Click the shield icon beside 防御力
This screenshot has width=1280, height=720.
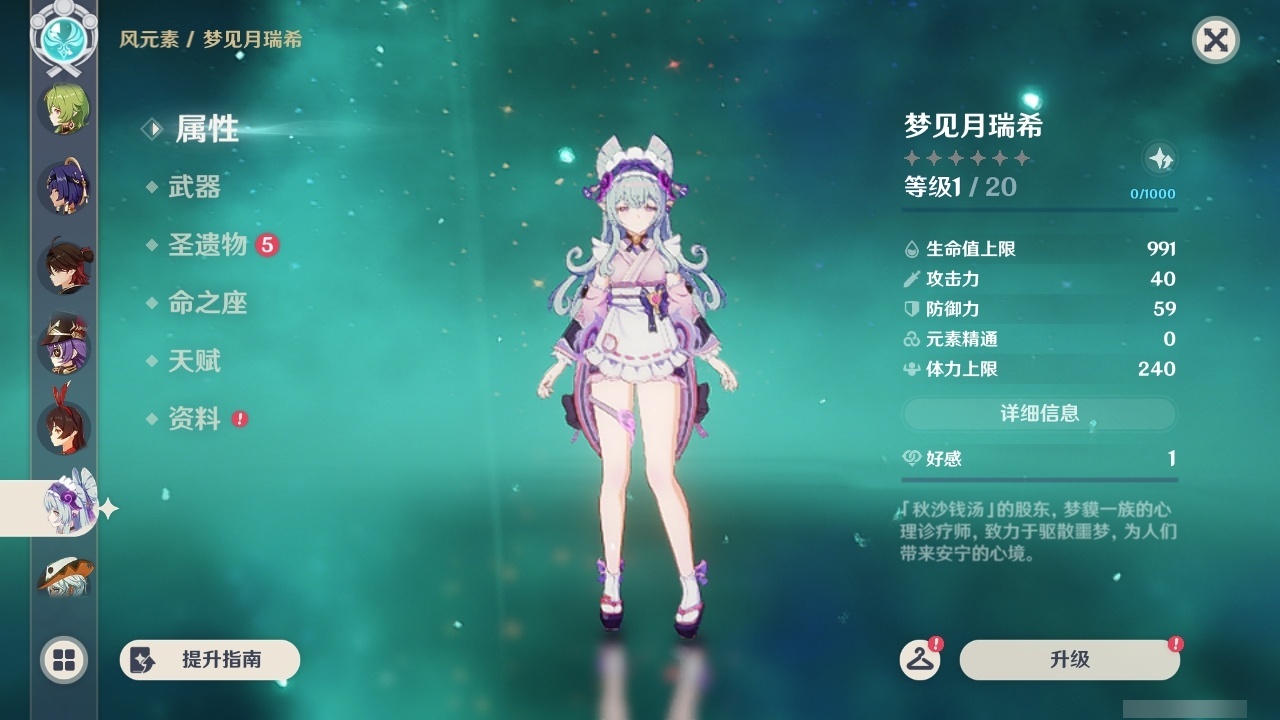[x=911, y=309]
